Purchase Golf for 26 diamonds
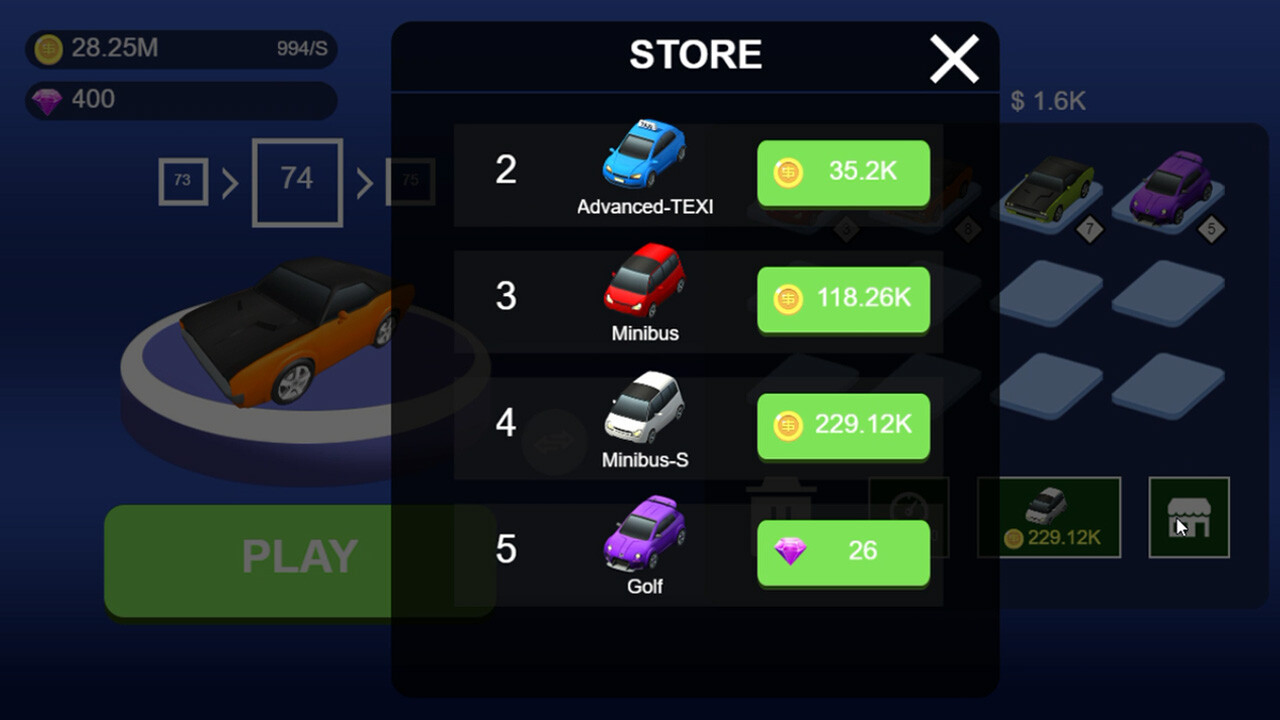The image size is (1280, 720). [843, 552]
